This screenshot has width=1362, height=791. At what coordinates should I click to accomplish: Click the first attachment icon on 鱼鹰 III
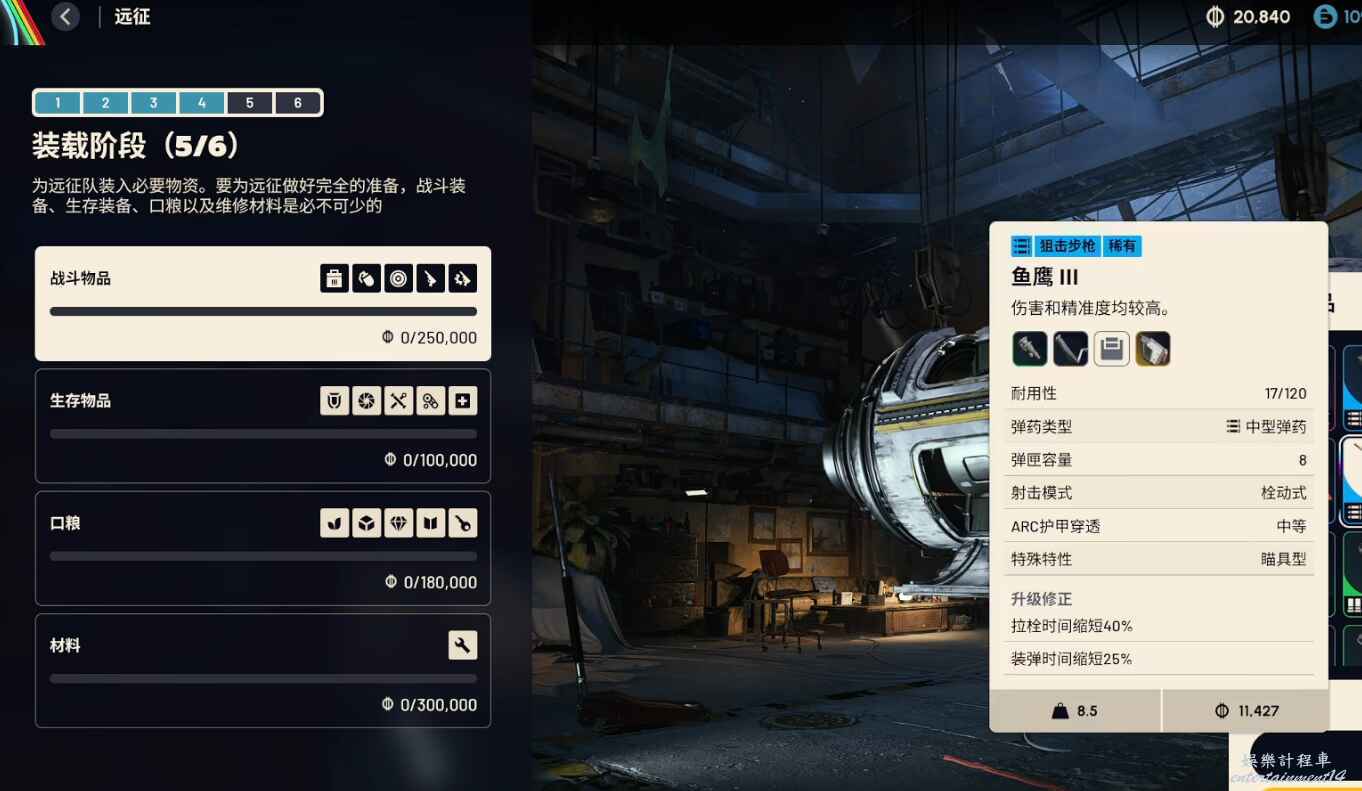(1029, 349)
